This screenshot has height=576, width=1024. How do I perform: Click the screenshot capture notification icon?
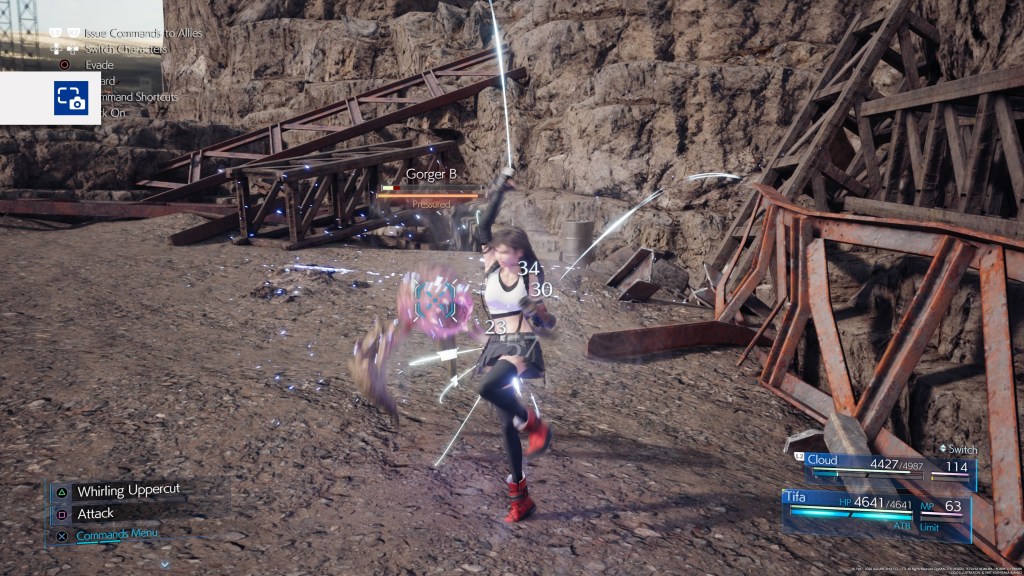pyautogui.click(x=71, y=98)
